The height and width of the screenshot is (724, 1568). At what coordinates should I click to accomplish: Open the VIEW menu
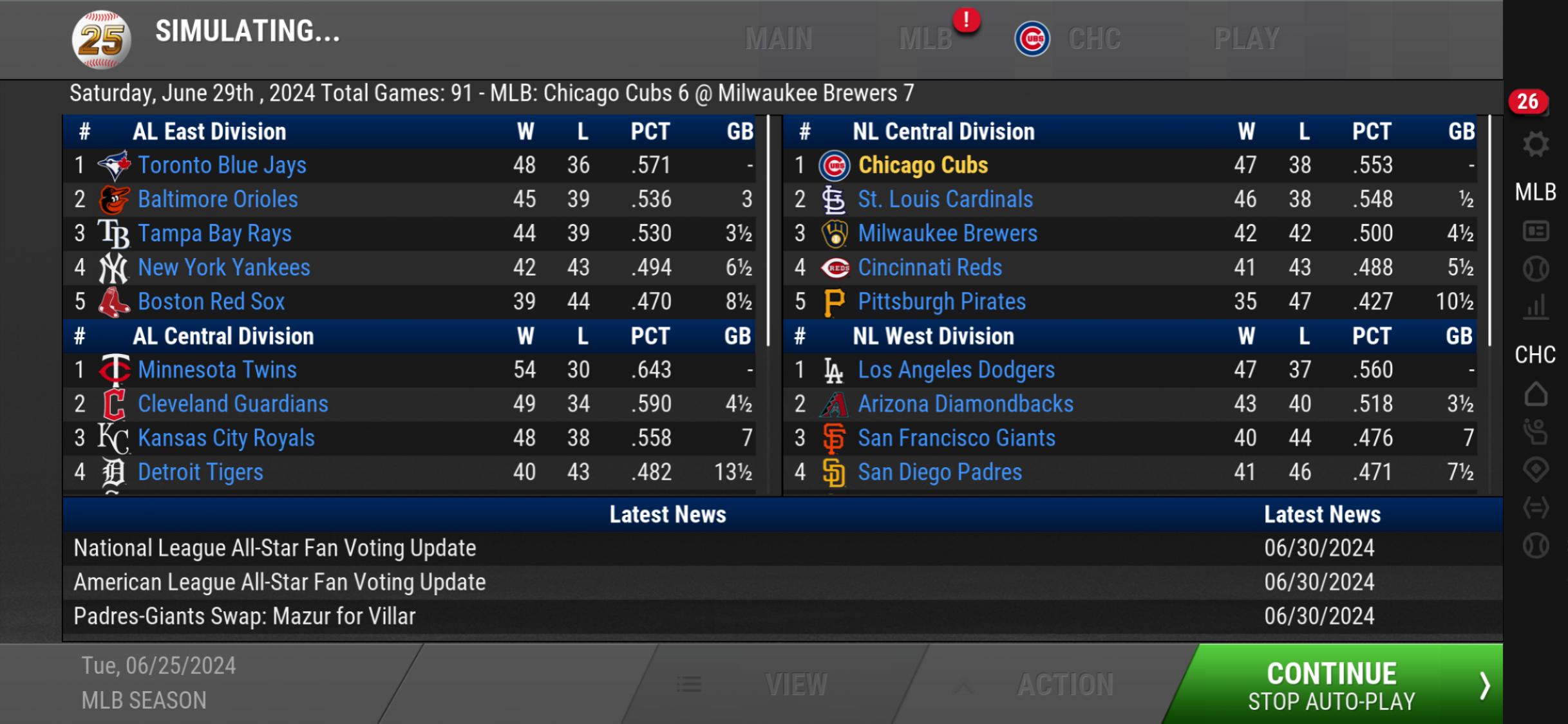795,685
